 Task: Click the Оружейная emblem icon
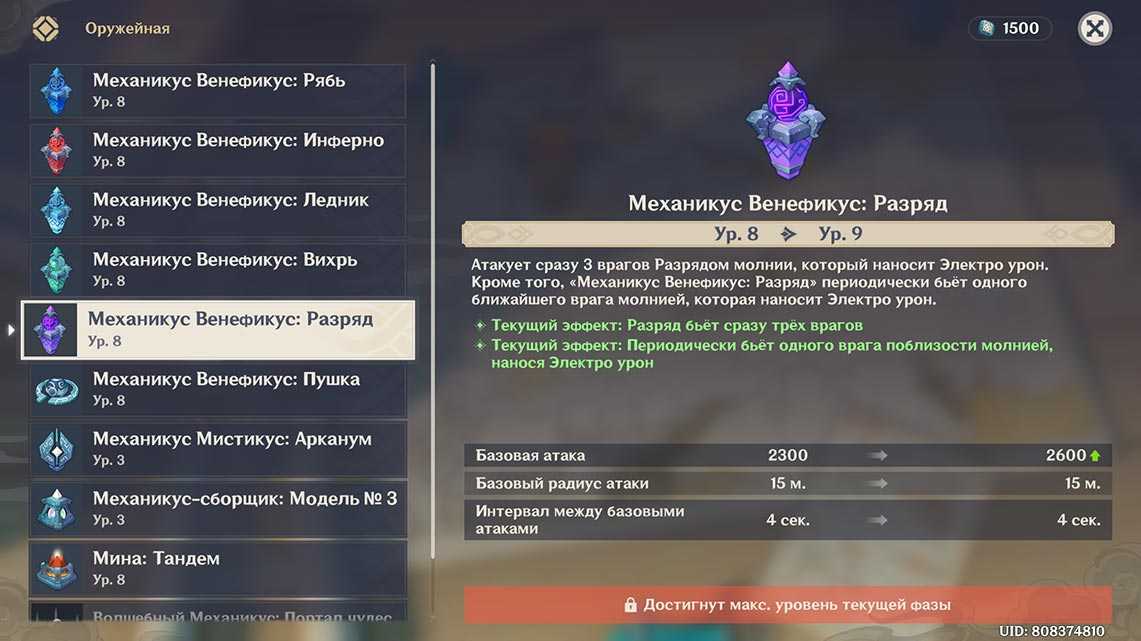click(x=46, y=29)
